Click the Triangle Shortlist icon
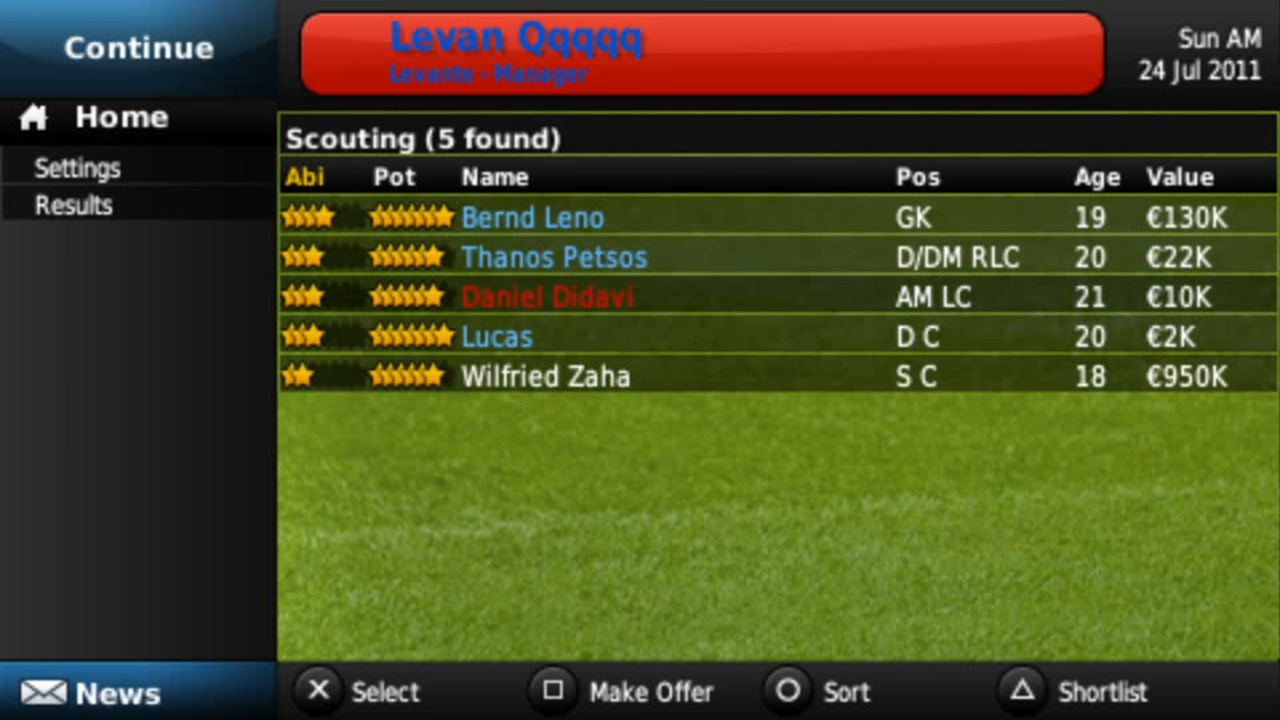The image size is (1280, 720). 1021,691
